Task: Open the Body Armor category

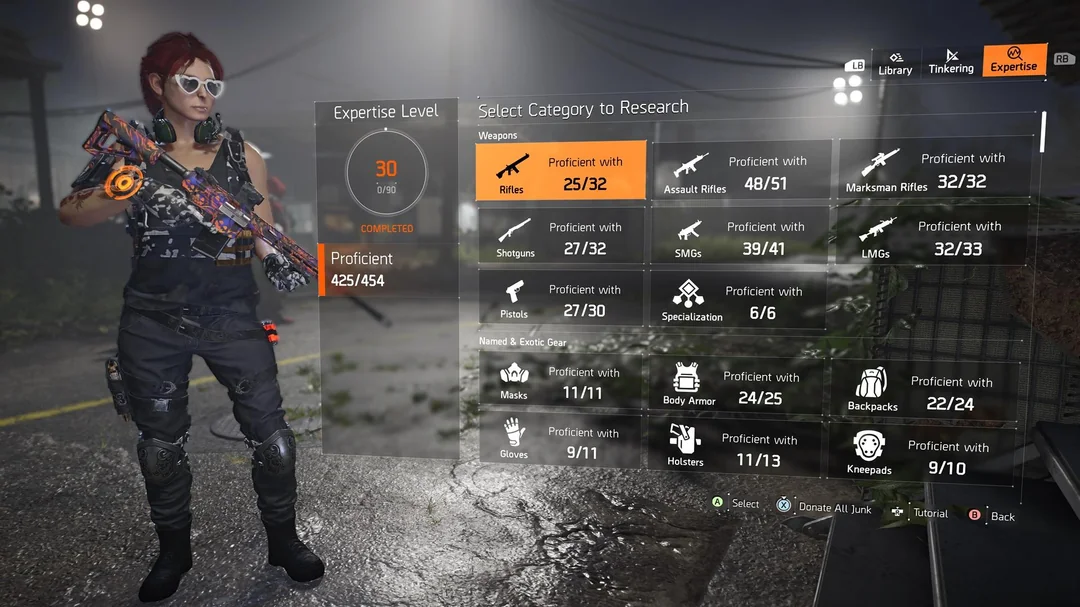Action: tap(738, 386)
